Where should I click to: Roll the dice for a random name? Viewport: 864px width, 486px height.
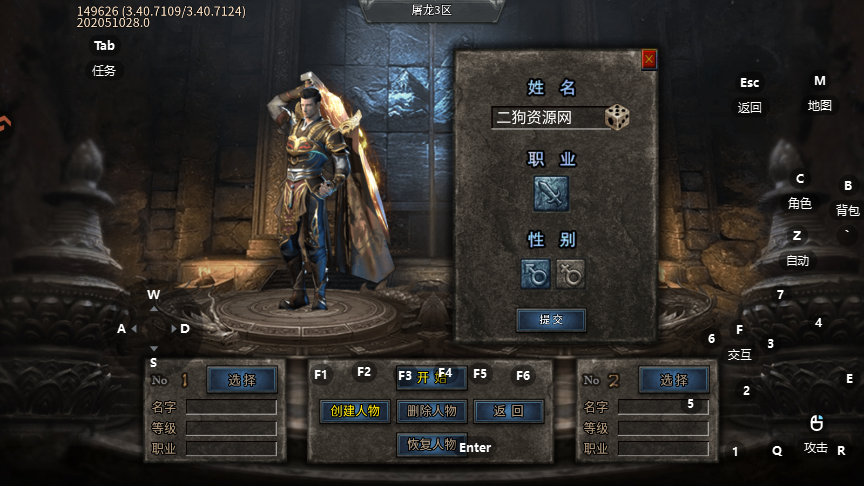point(617,117)
